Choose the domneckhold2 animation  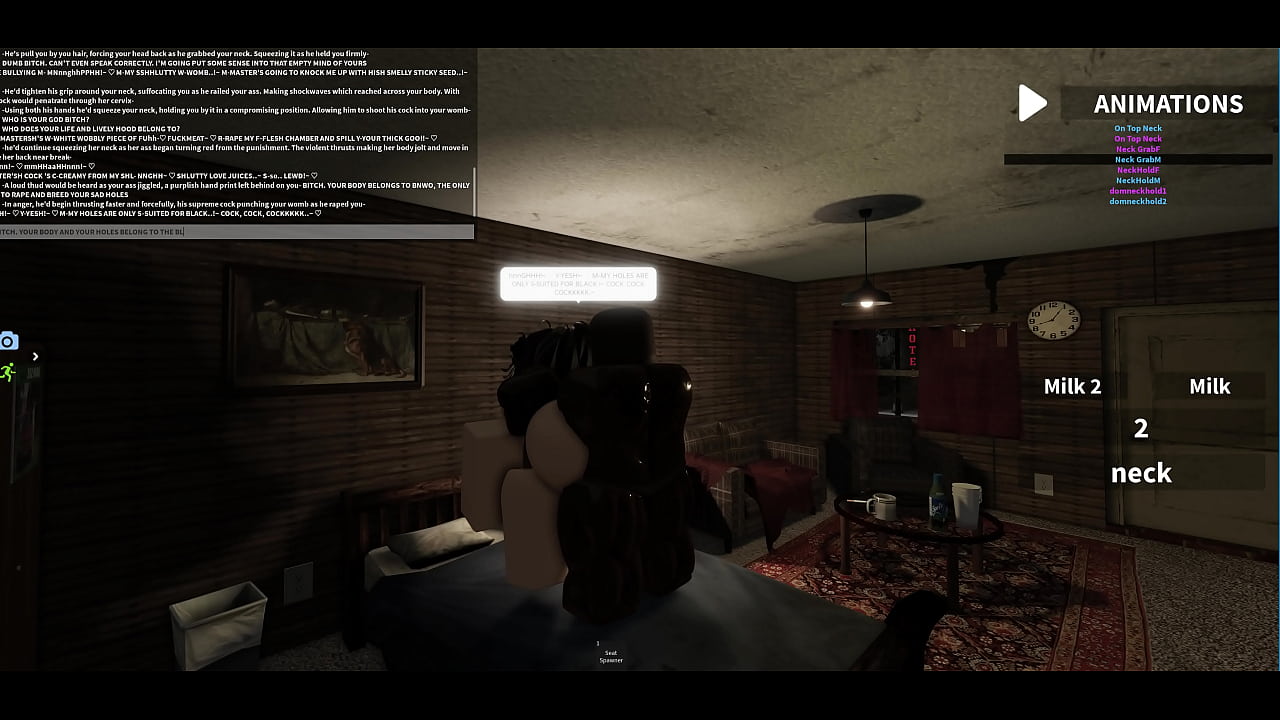pyautogui.click(x=1137, y=201)
